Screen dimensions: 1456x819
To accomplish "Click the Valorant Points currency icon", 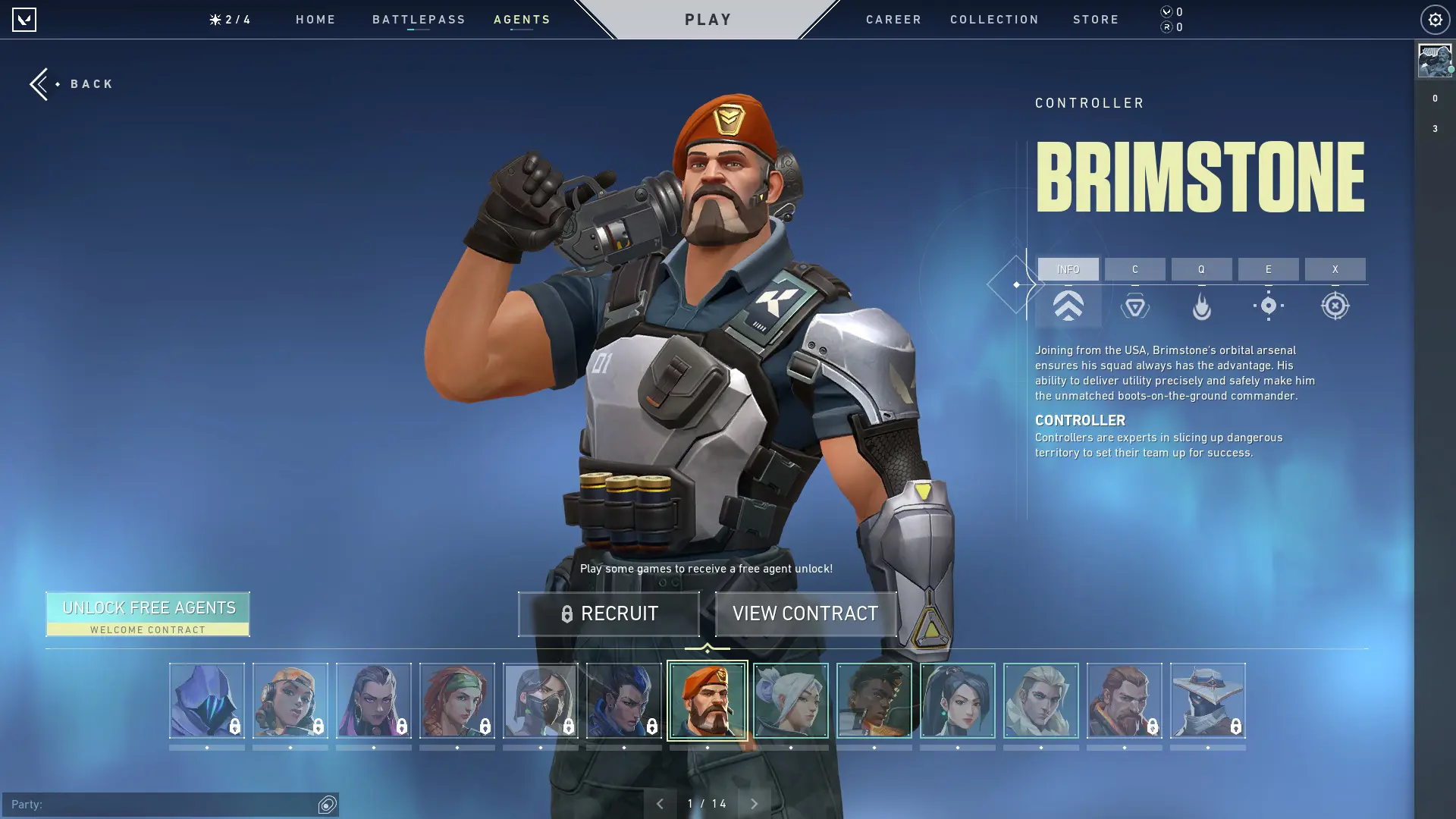I will click(1166, 11).
